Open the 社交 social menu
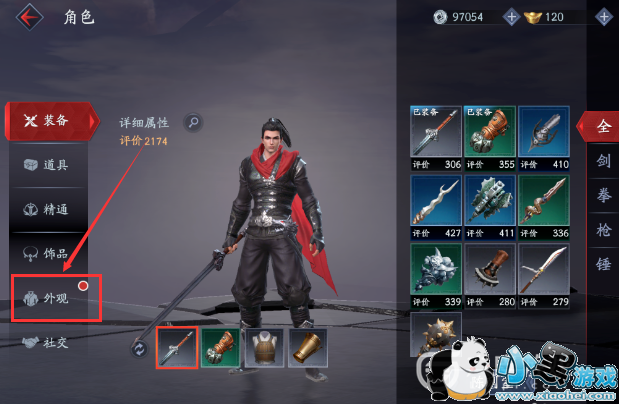Screen dimensions: 619x404 [50, 342]
